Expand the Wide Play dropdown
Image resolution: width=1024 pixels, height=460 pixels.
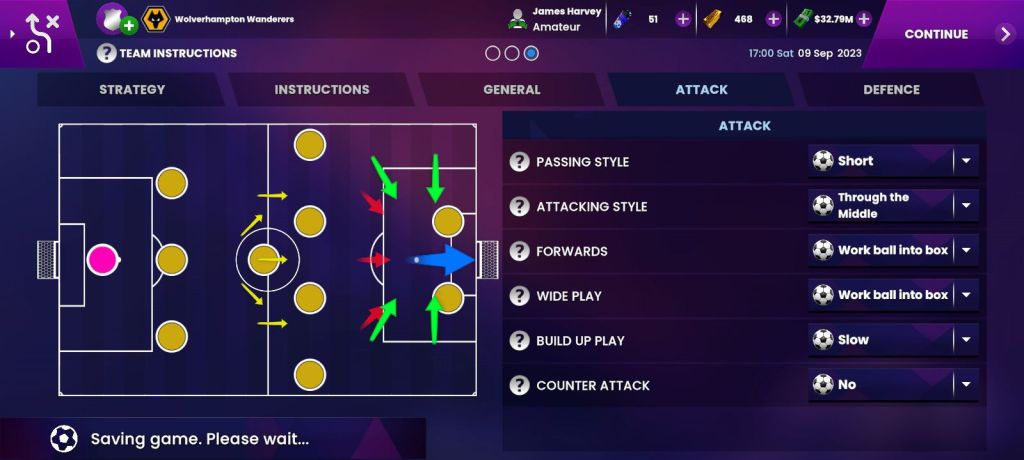click(x=893, y=295)
